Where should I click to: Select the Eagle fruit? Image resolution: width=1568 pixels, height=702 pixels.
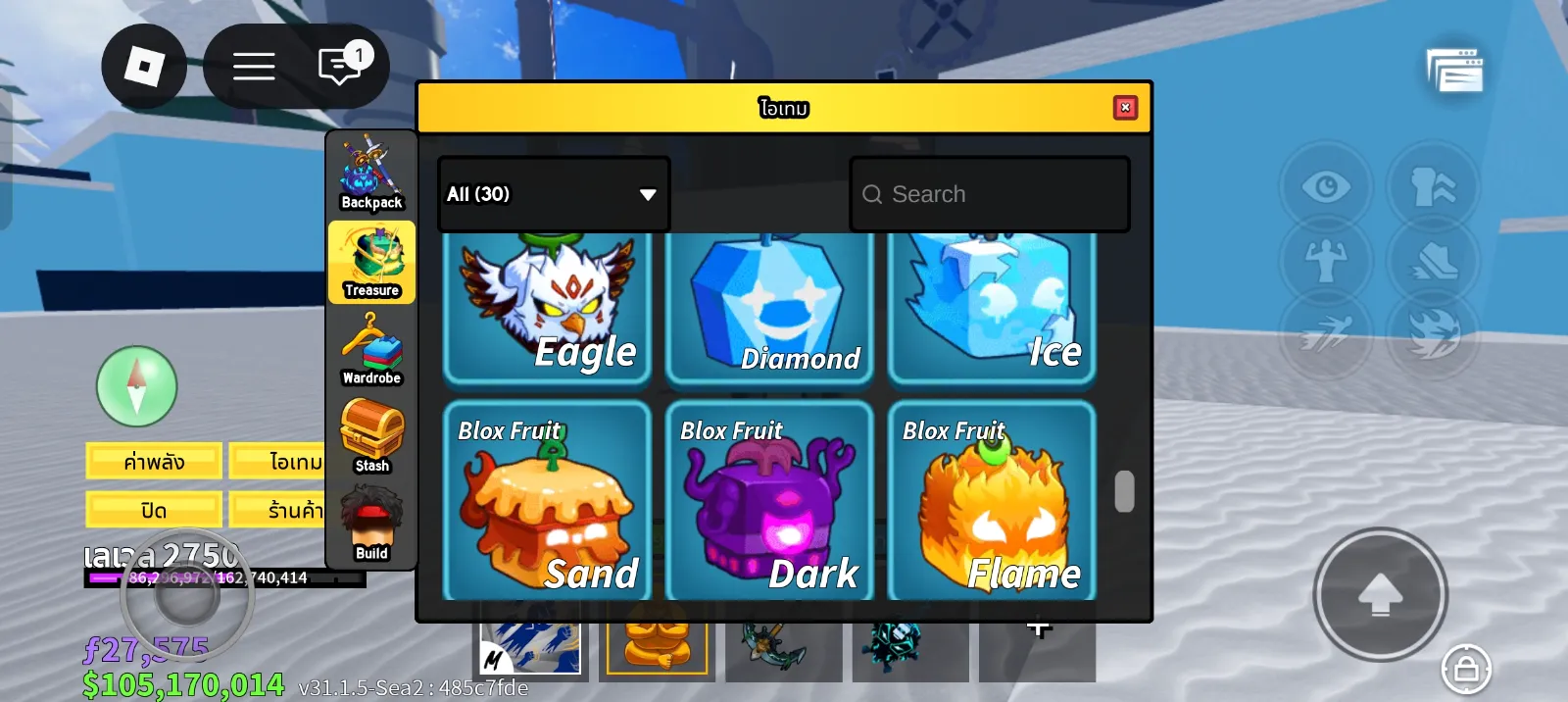pyautogui.click(x=547, y=309)
